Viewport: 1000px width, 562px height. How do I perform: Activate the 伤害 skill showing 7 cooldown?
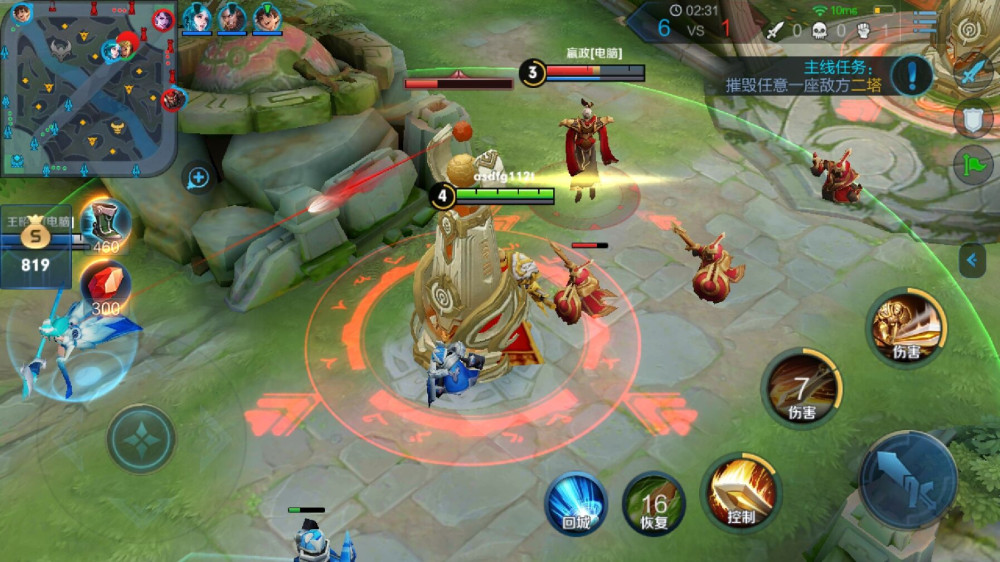[801, 387]
